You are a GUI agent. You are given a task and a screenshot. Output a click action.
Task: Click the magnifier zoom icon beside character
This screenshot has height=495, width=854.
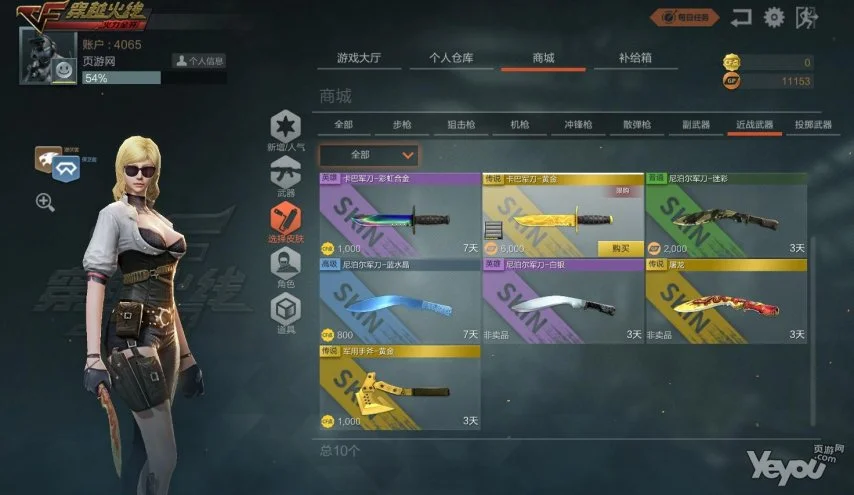click(x=45, y=202)
